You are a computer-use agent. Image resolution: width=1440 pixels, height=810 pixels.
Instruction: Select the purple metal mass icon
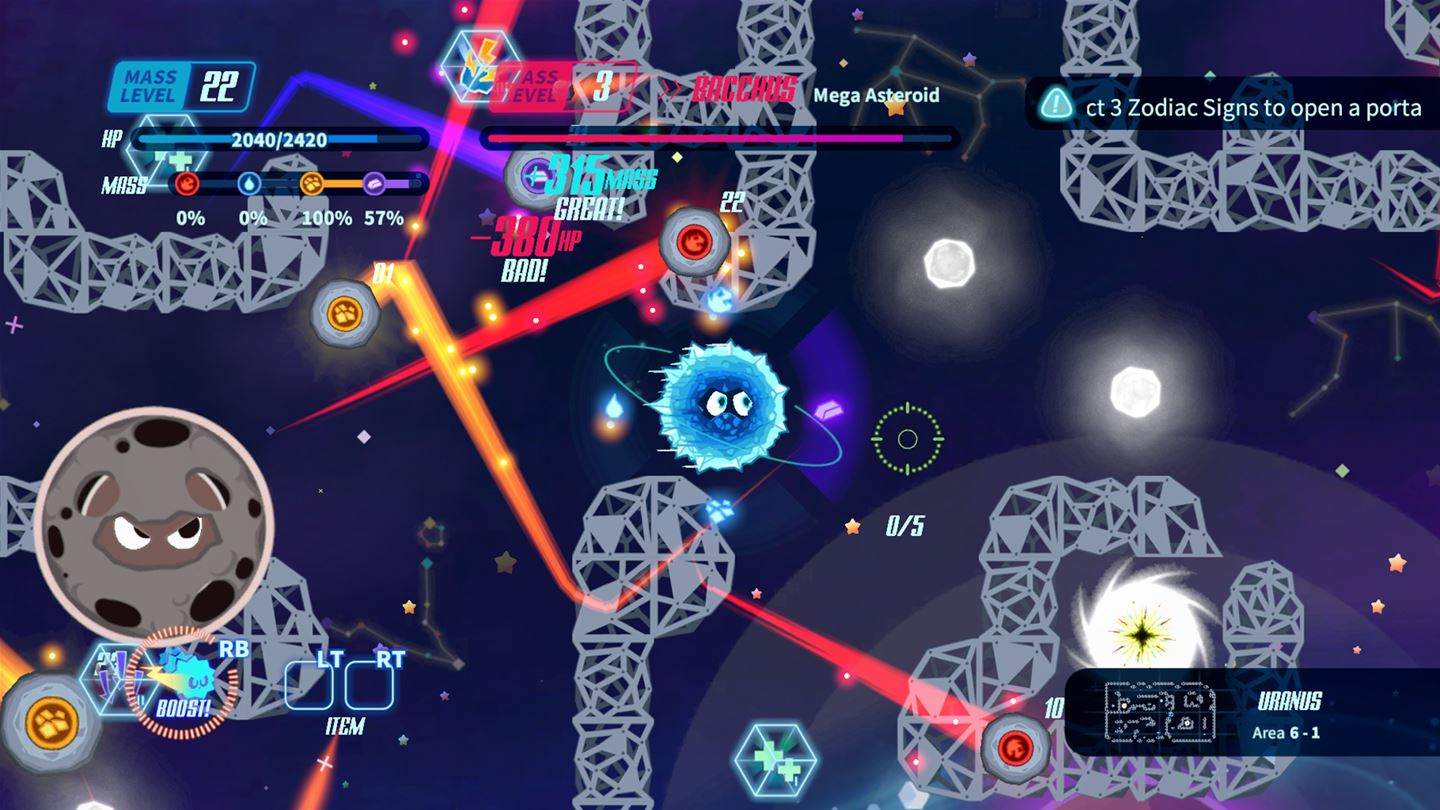click(375, 184)
